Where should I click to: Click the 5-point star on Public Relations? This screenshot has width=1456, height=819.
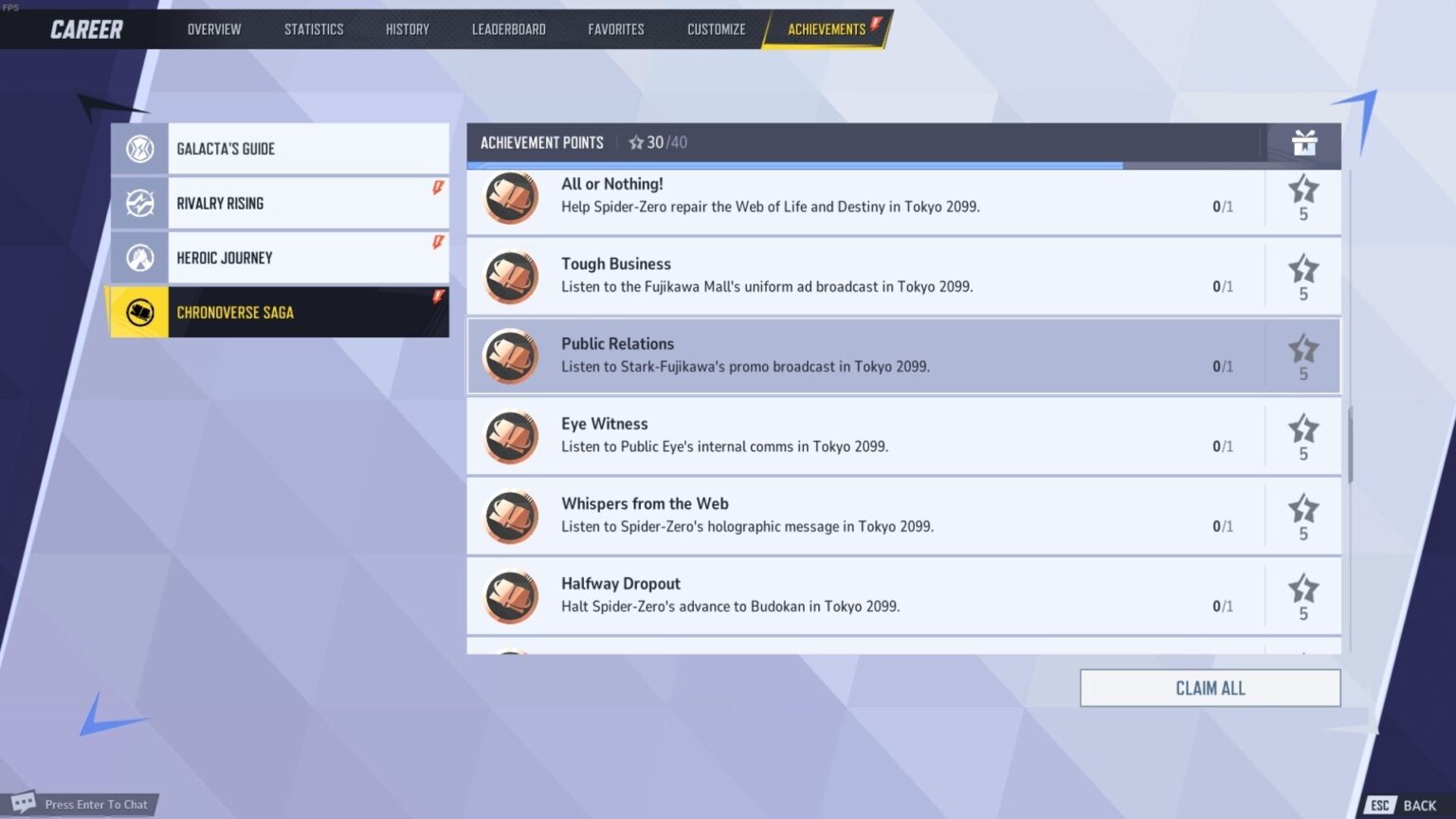click(1303, 350)
